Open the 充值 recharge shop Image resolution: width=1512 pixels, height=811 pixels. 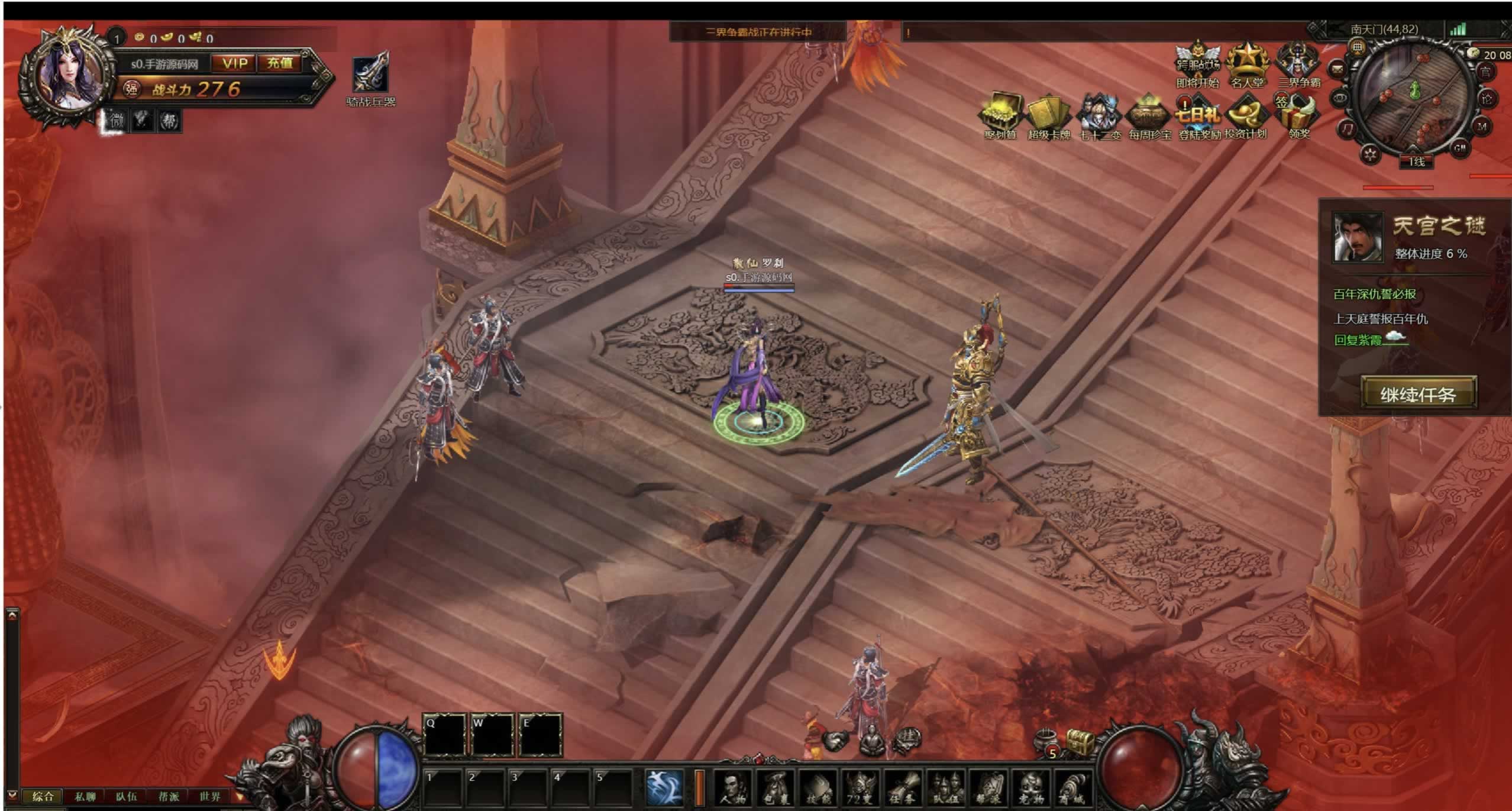click(x=279, y=63)
